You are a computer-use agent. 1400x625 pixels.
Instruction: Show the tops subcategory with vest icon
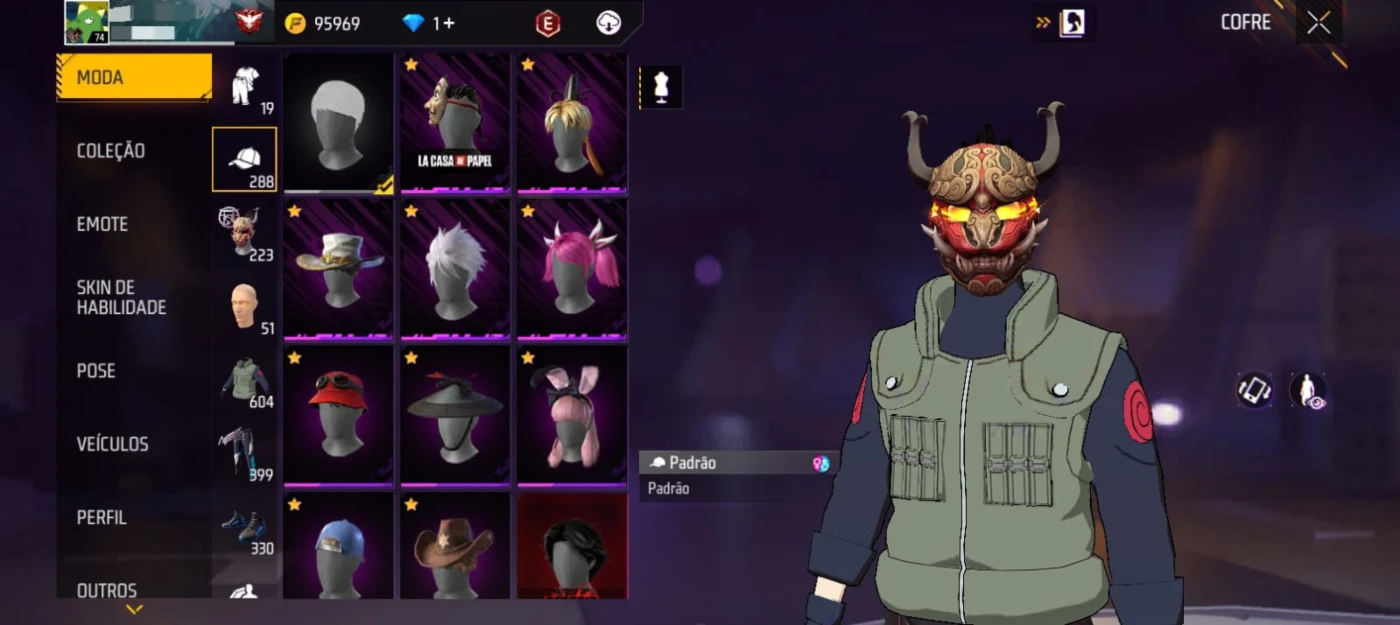click(245, 382)
